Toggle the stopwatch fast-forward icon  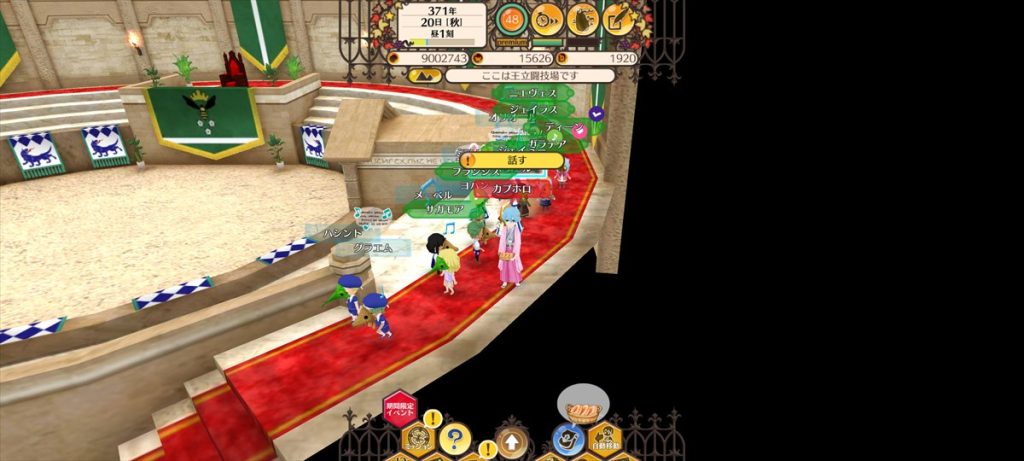(547, 18)
